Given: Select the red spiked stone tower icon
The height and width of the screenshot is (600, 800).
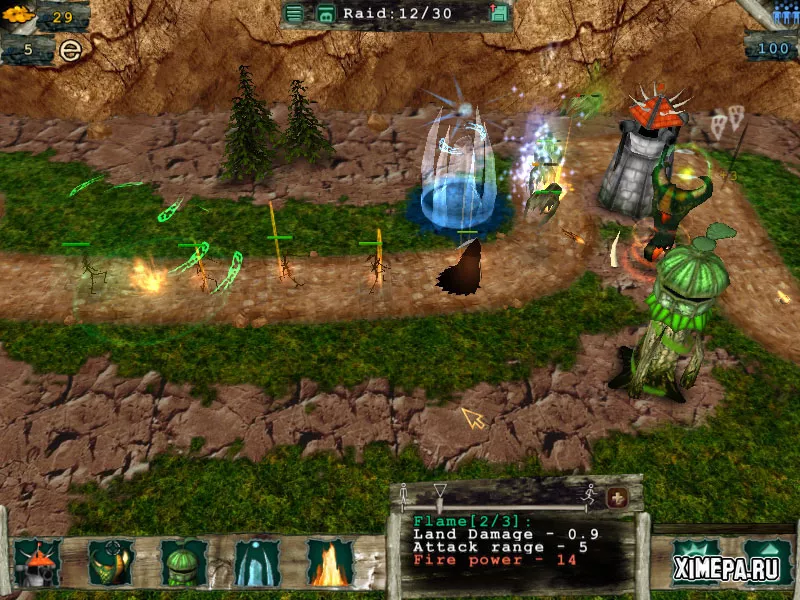Looking at the screenshot, I should coord(37,563).
